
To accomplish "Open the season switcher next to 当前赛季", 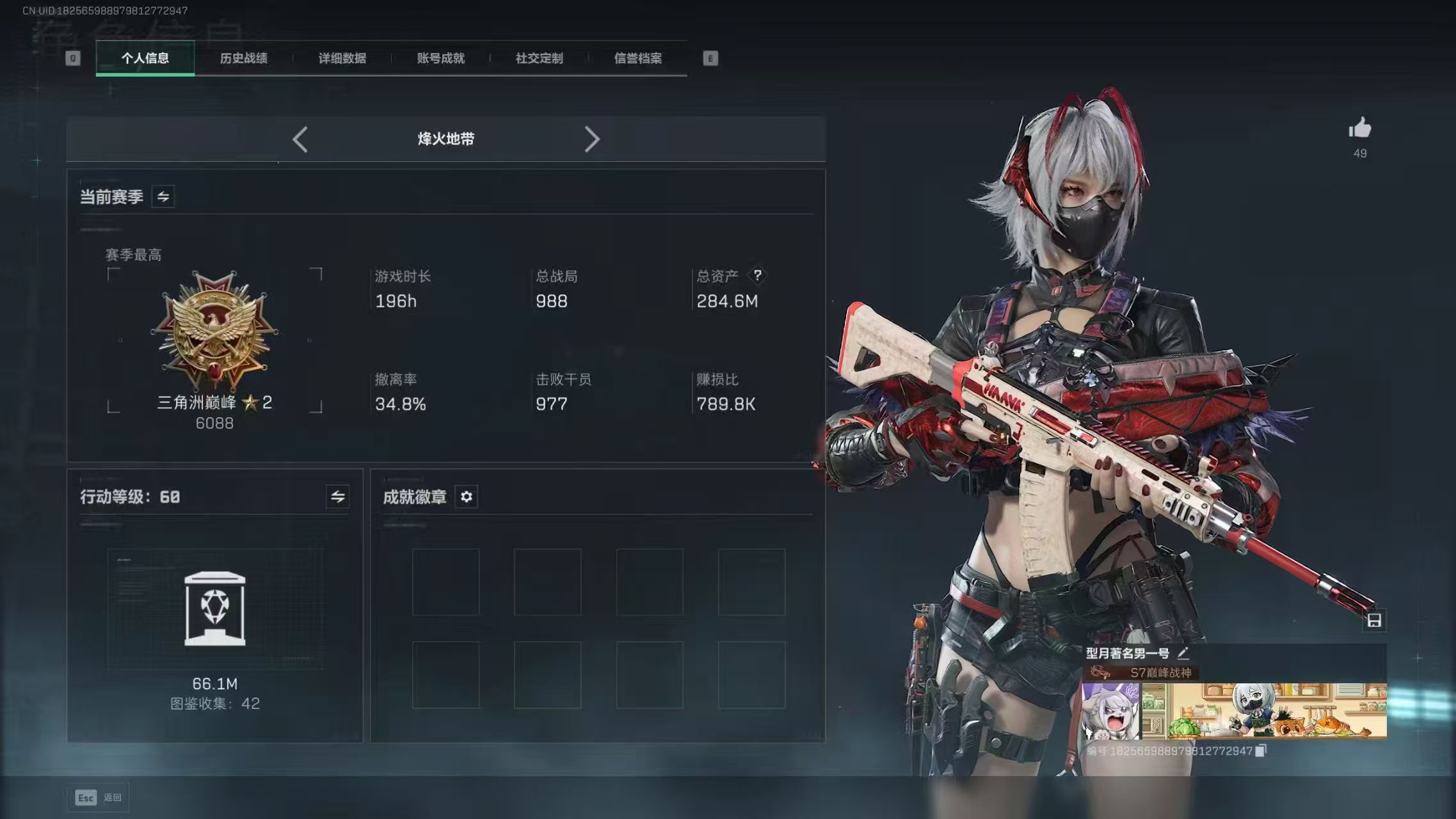I will tap(162, 196).
